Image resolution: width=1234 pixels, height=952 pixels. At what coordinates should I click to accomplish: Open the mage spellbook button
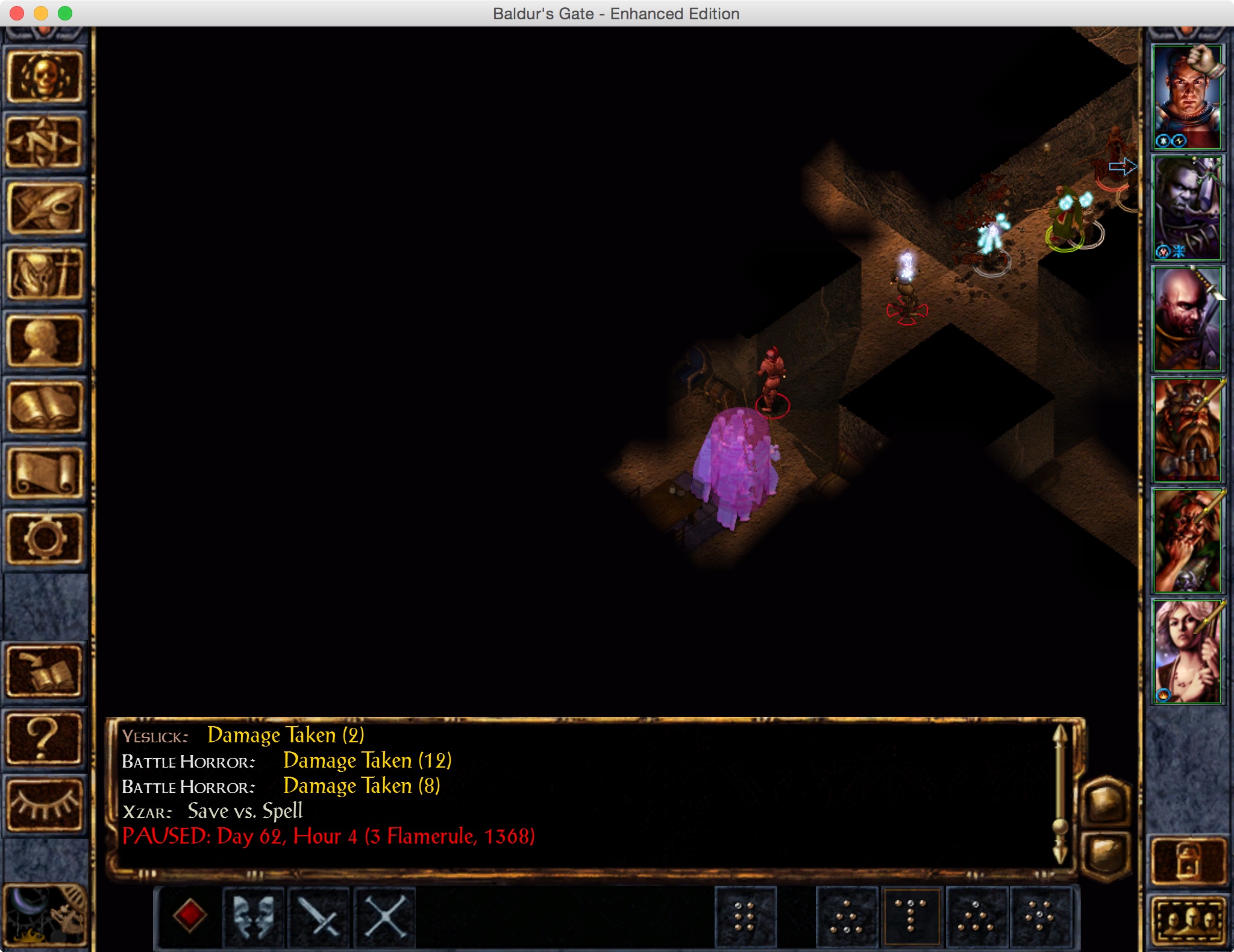pos(45,408)
